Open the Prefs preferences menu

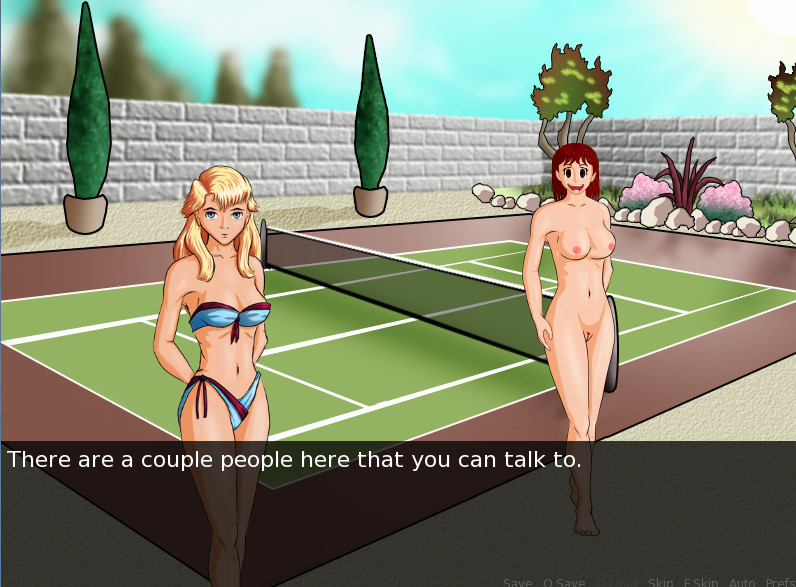(x=780, y=582)
